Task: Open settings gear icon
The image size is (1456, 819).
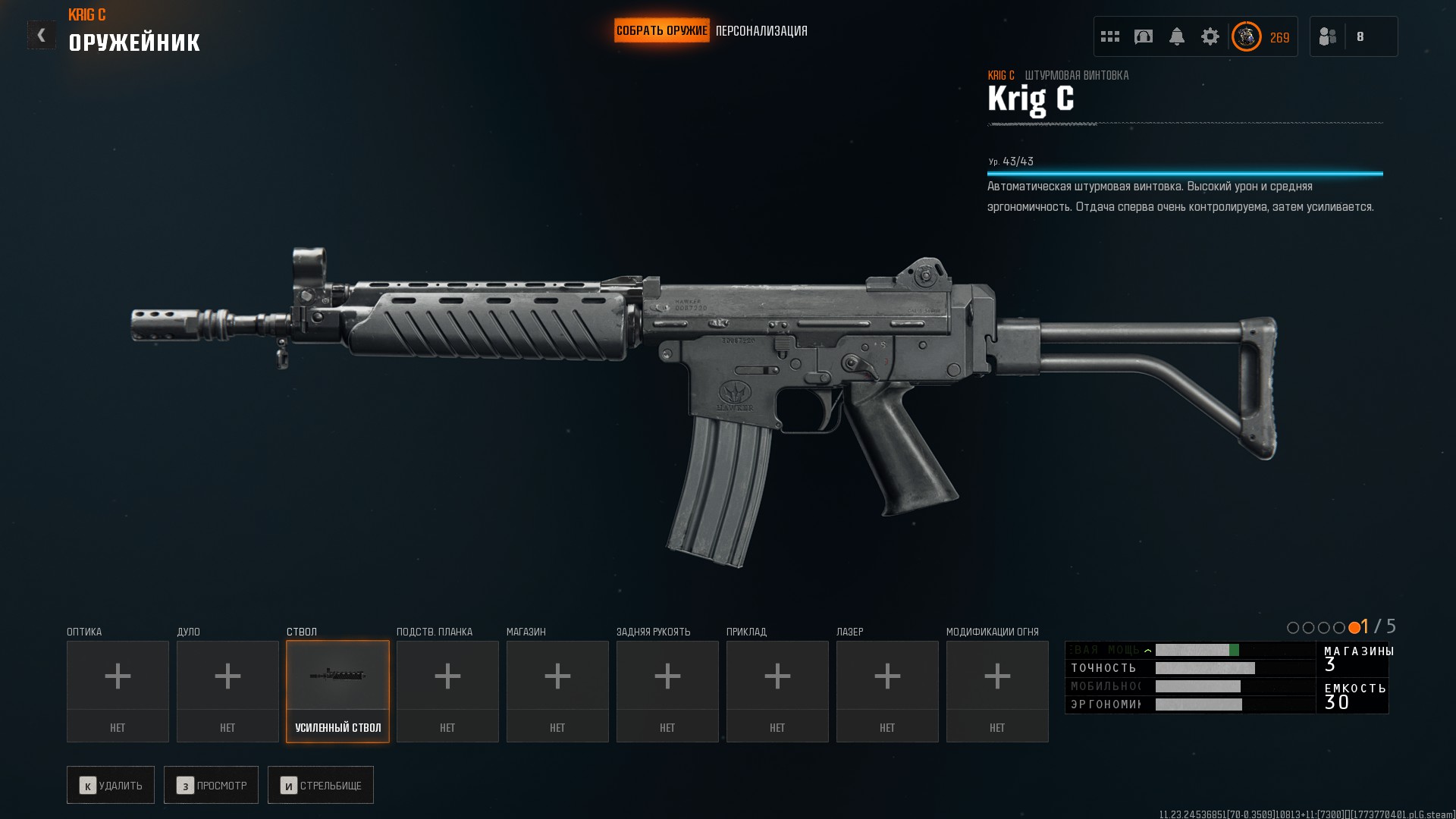Action: coord(1210,36)
